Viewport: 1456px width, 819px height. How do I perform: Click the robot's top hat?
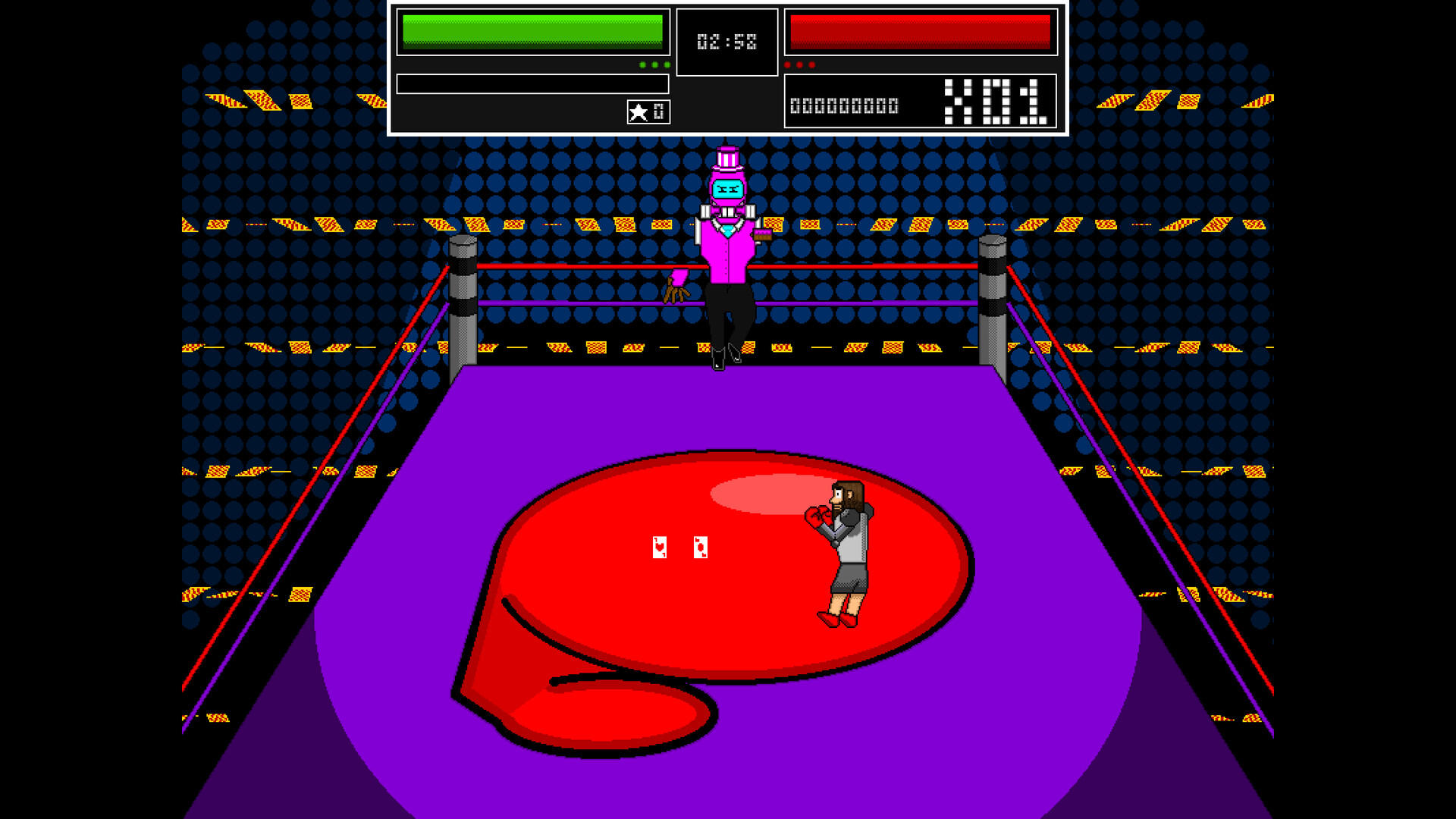pos(728,157)
